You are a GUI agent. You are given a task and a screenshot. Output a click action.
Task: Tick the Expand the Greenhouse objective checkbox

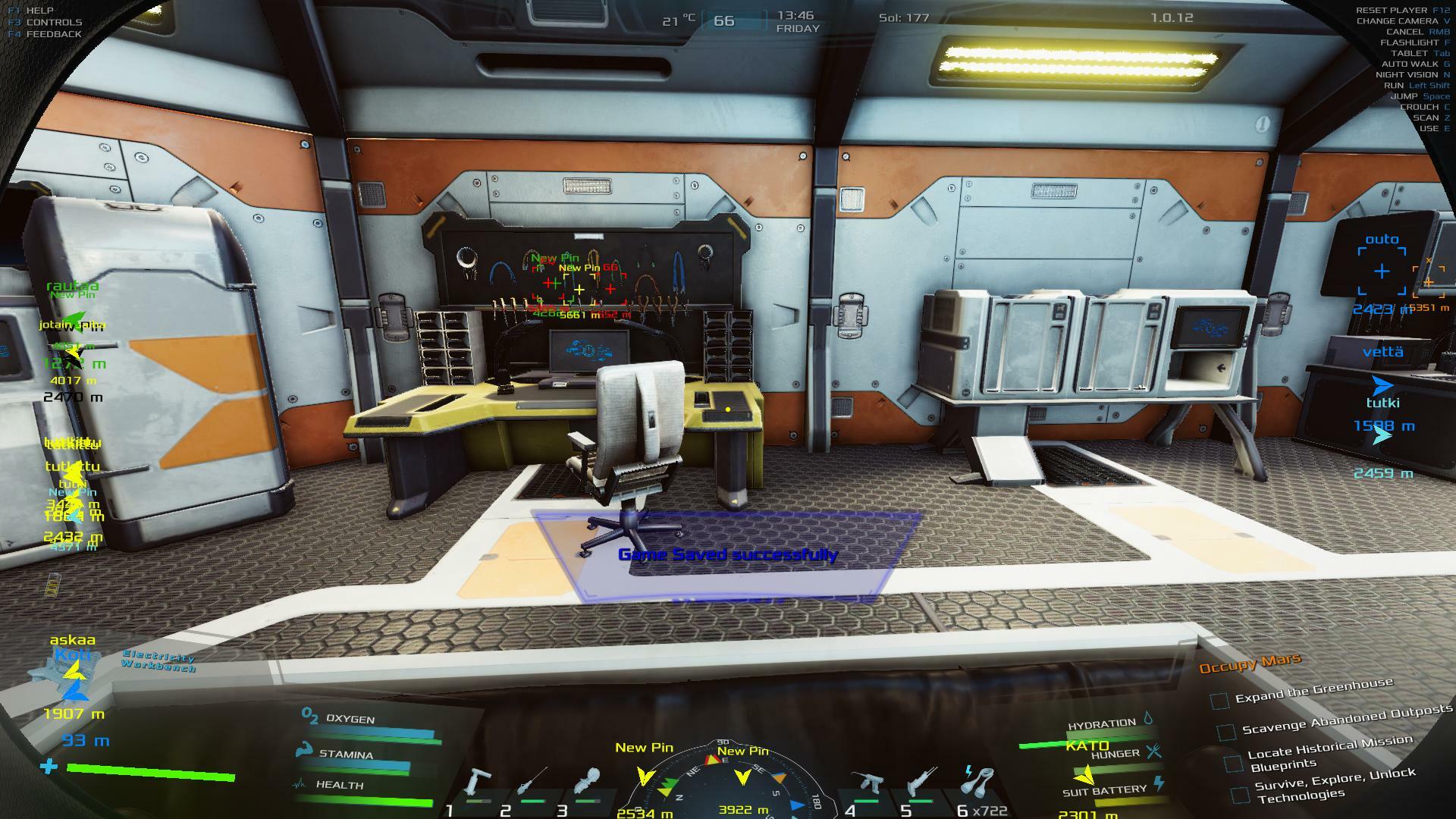(x=1219, y=701)
